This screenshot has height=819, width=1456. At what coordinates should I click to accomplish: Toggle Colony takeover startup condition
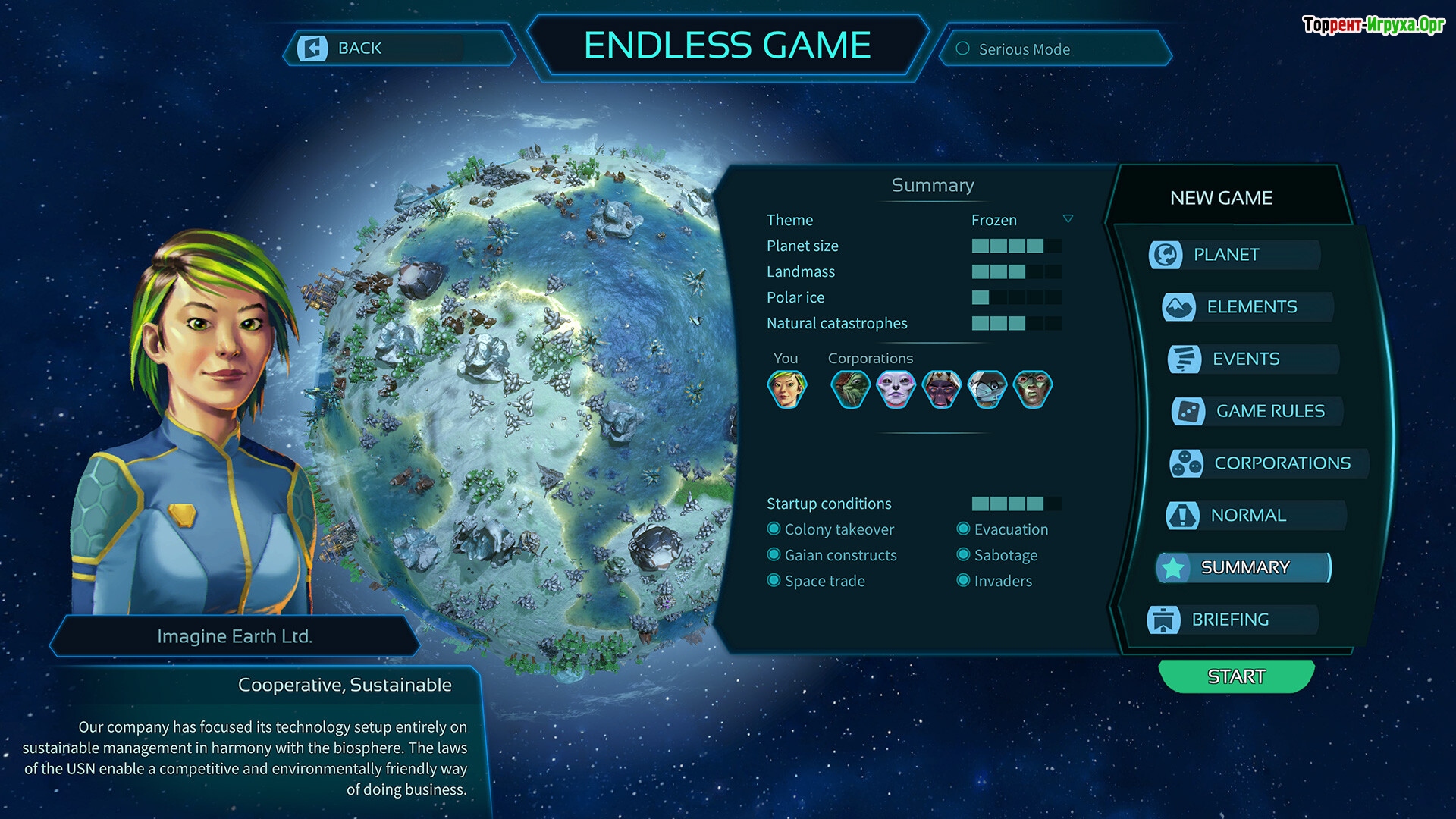point(774,529)
